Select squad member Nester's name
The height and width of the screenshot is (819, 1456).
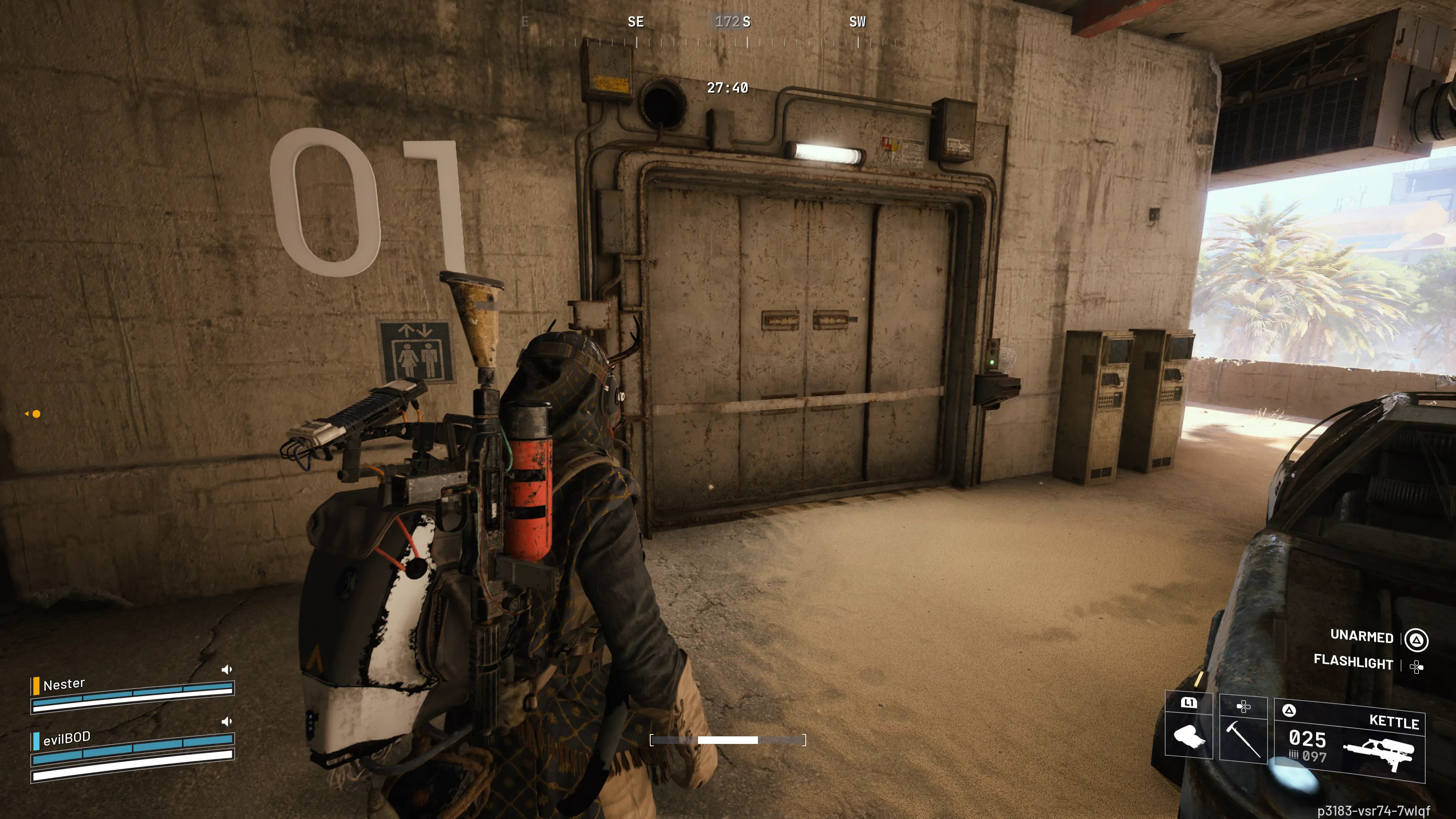pos(64,684)
